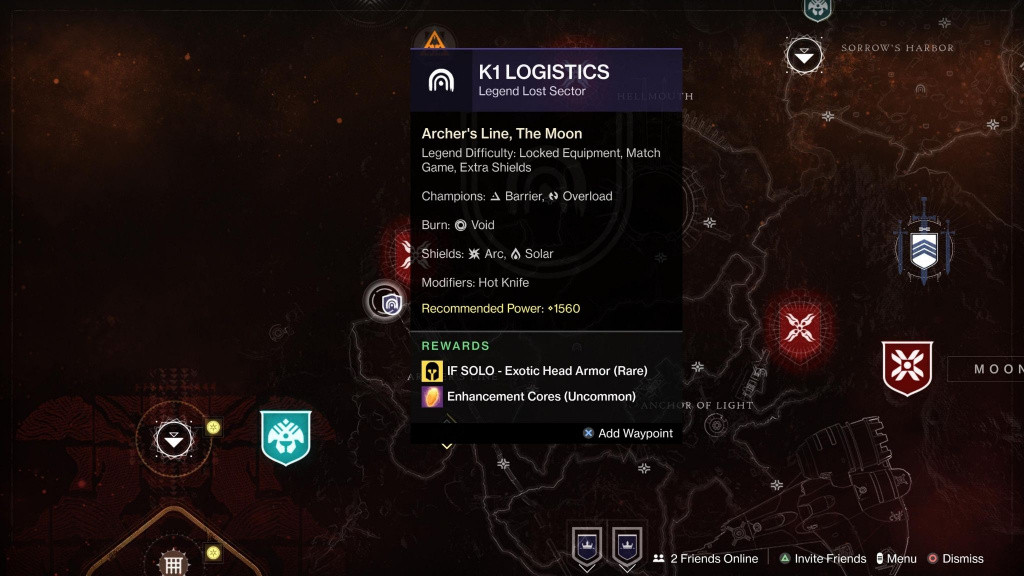The height and width of the screenshot is (576, 1024).
Task: Launch the glowing red crossed-blades activity node
Action: point(799,326)
